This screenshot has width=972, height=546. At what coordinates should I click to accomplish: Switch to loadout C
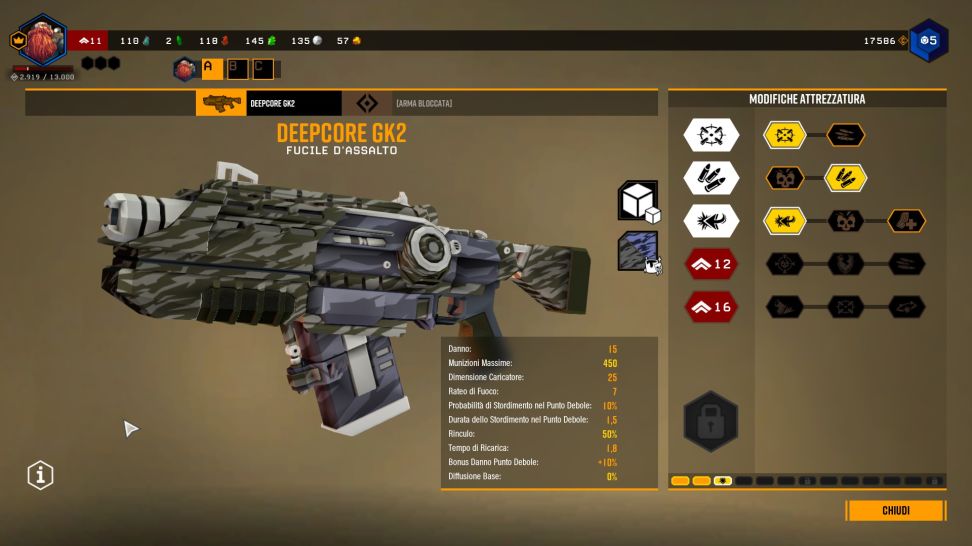[x=261, y=68]
